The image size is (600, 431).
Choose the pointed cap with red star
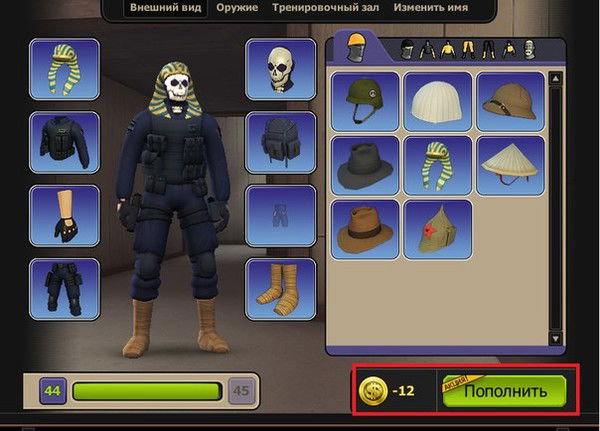point(437,228)
